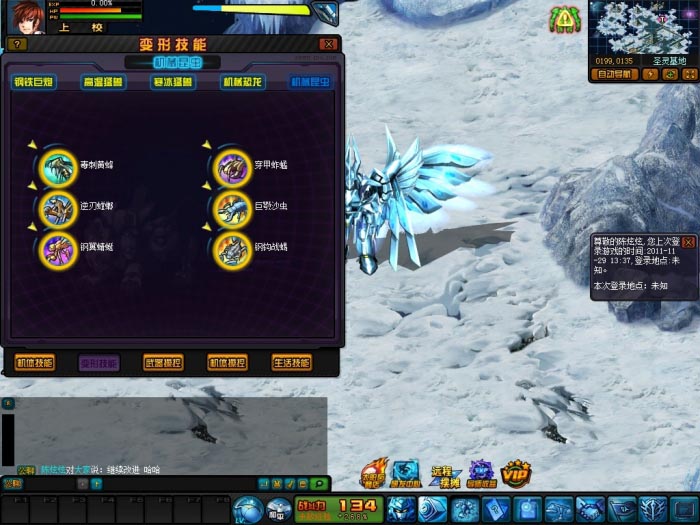Switch to the 机械恐龙 tab

(x=241, y=82)
